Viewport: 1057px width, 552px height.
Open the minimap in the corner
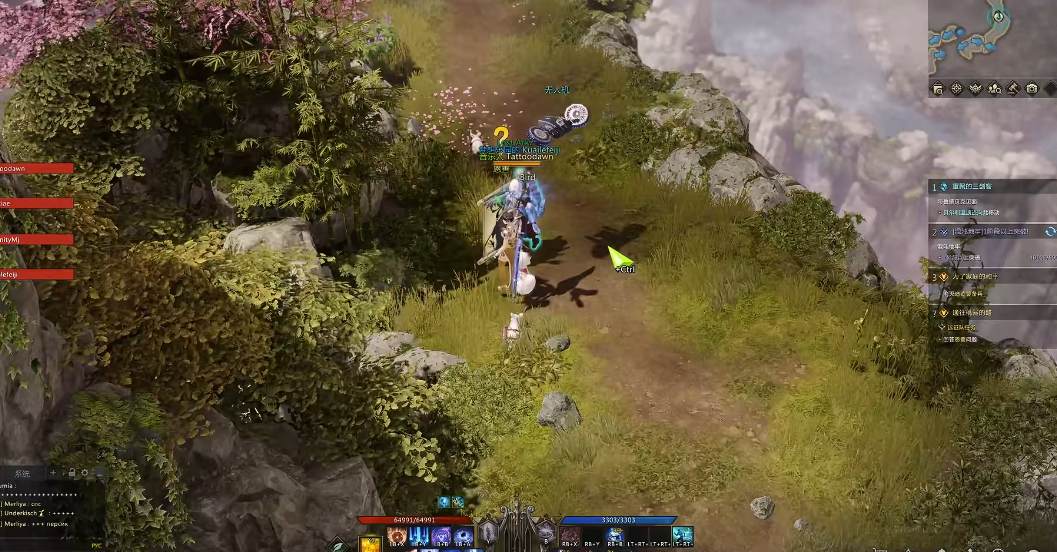[x=991, y=38]
